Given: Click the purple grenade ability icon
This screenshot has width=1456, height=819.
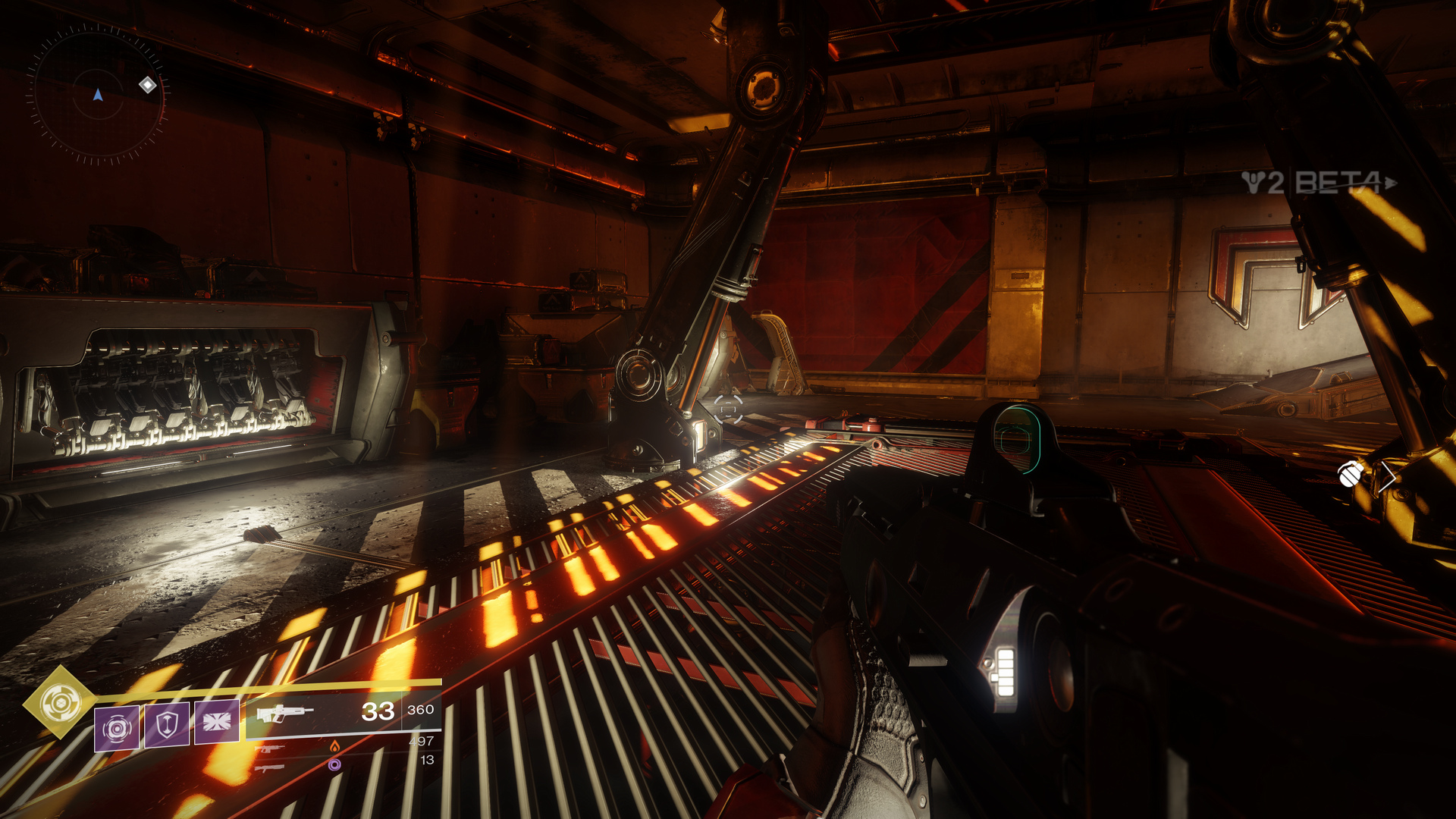Looking at the screenshot, I should (118, 726).
